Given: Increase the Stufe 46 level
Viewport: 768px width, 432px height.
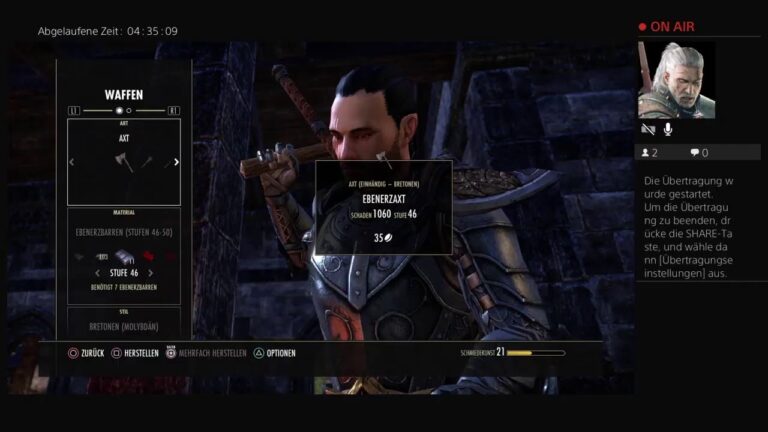Looking at the screenshot, I should pyautogui.click(x=151, y=272).
